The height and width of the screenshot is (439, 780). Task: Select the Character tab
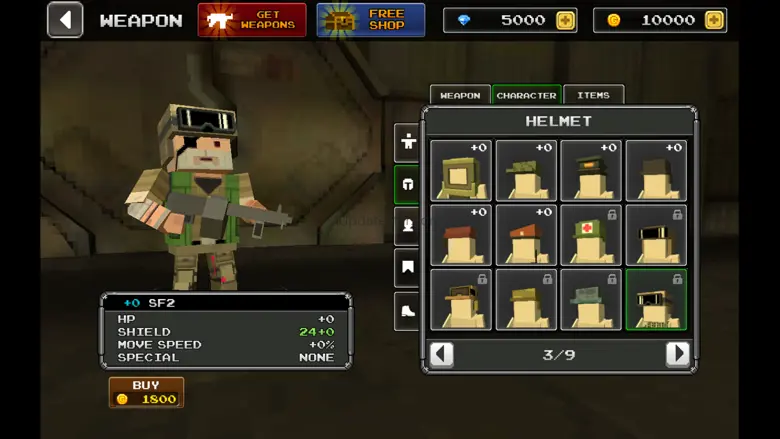[526, 95]
